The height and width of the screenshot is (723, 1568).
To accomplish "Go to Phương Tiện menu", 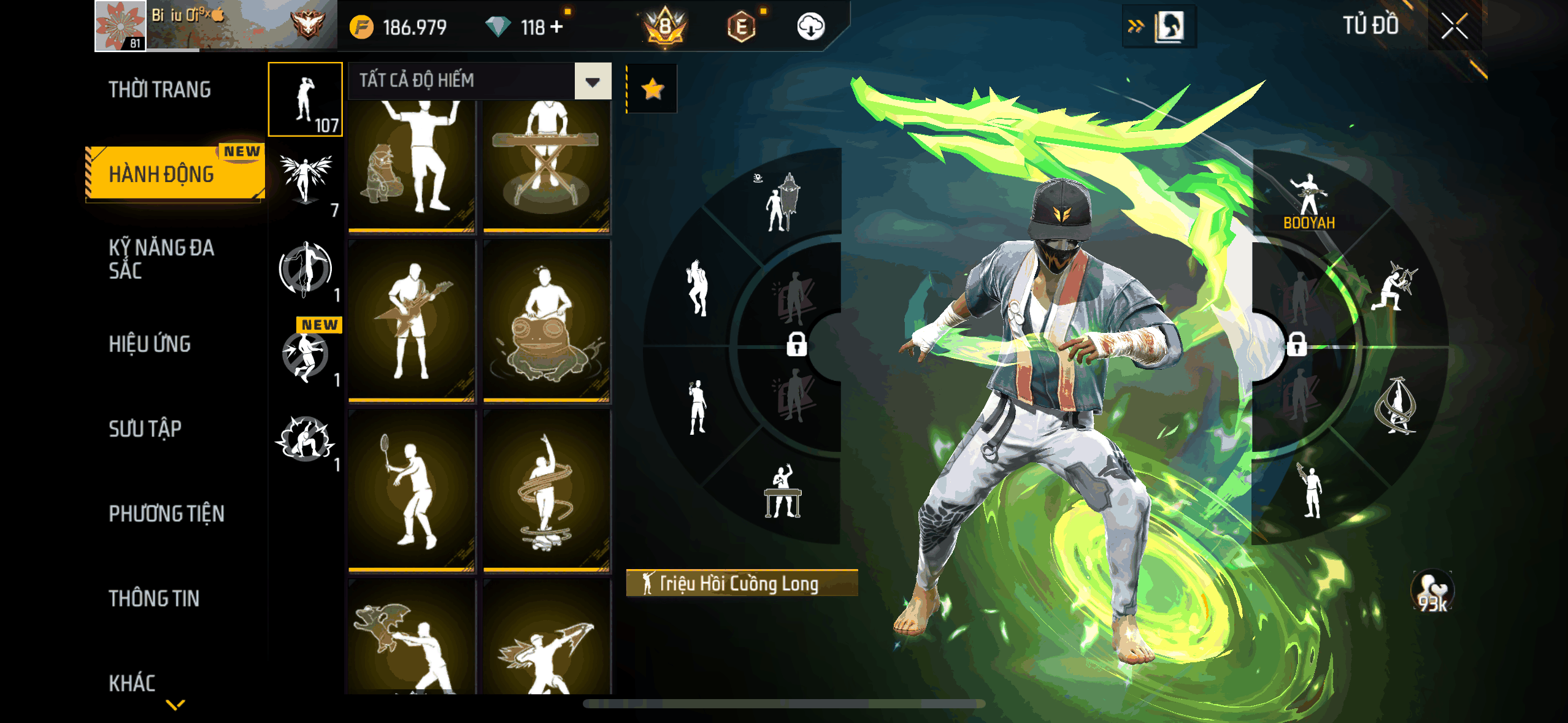I will click(x=167, y=513).
